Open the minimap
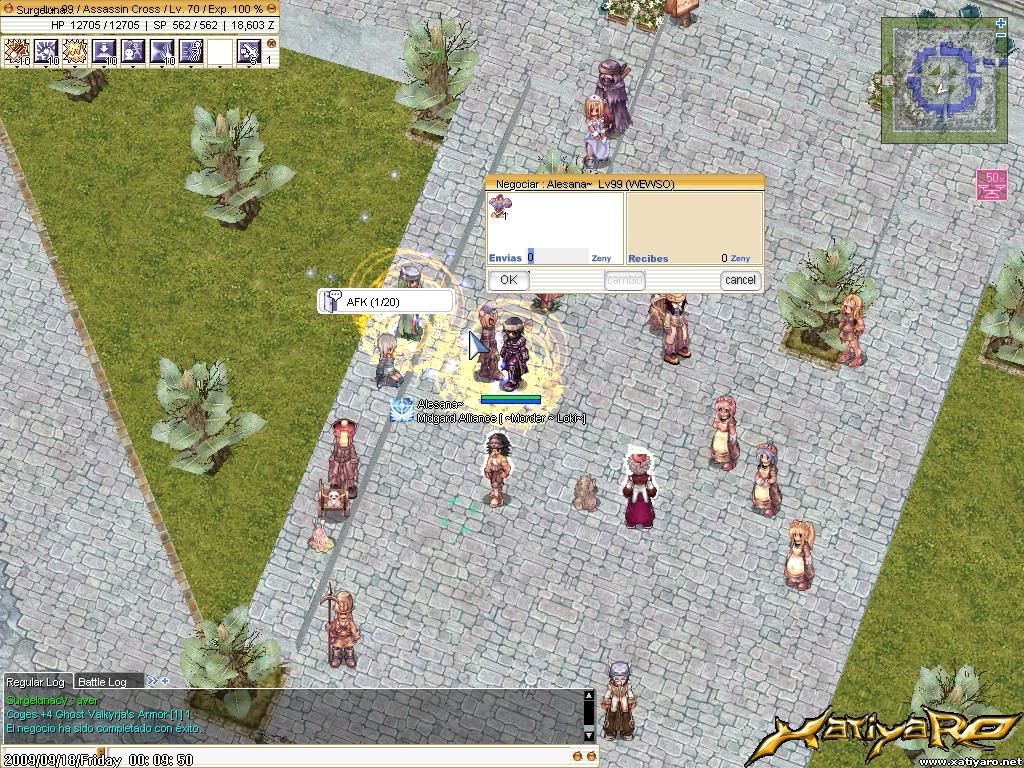The width and height of the screenshot is (1024, 768). (943, 80)
